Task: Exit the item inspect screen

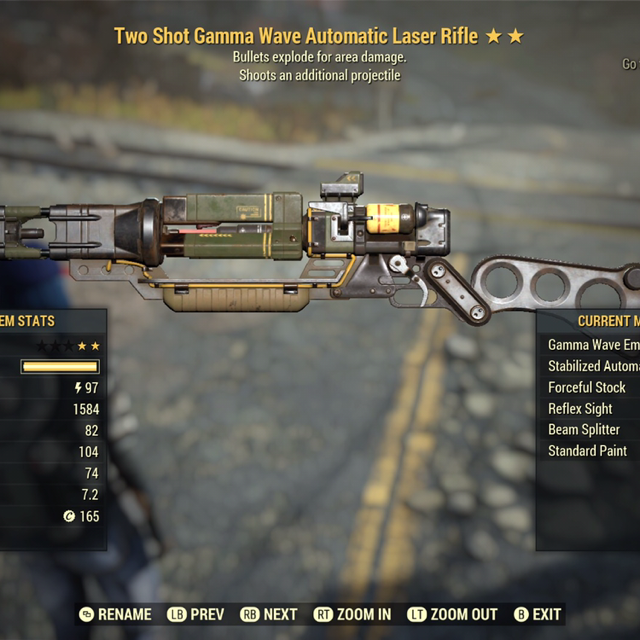Action: [537, 614]
